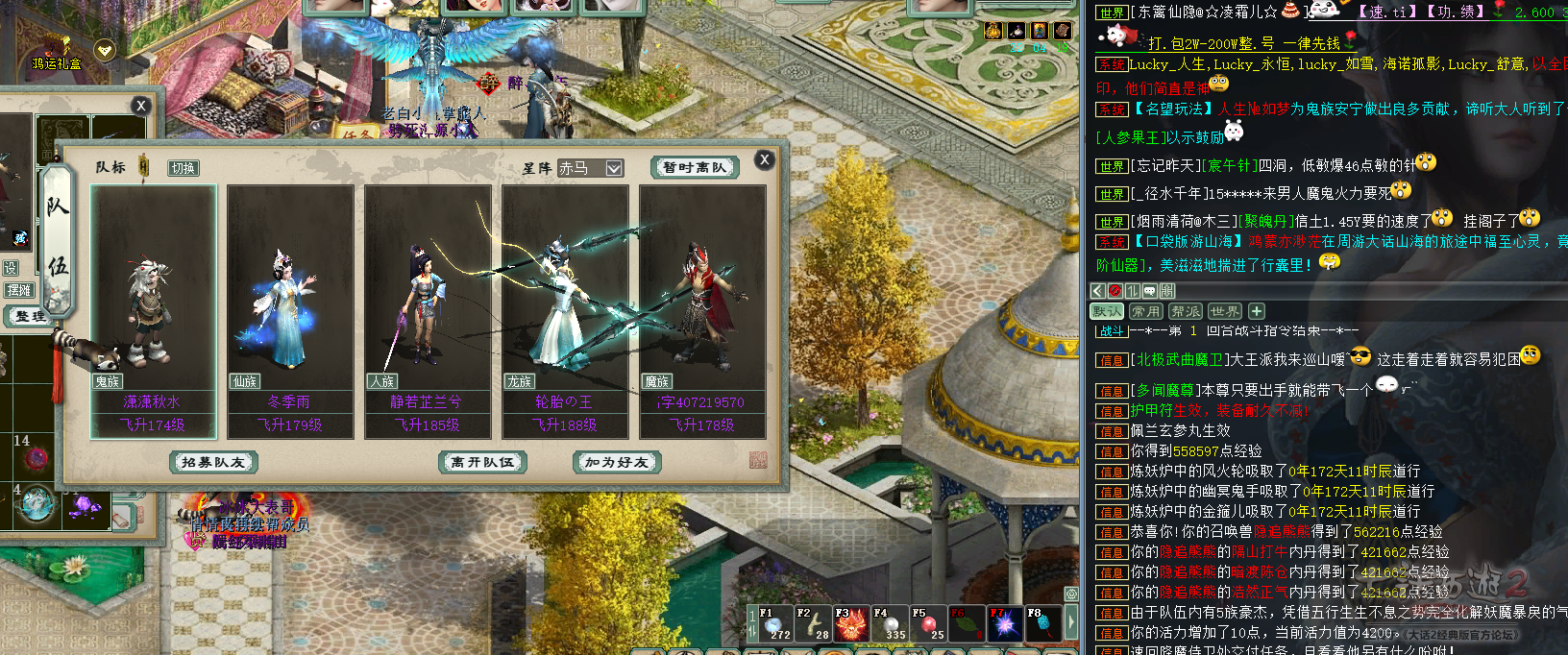This screenshot has height=655, width=1568.
Task: Activate the F7 purple starburst skill
Action: point(1005,624)
